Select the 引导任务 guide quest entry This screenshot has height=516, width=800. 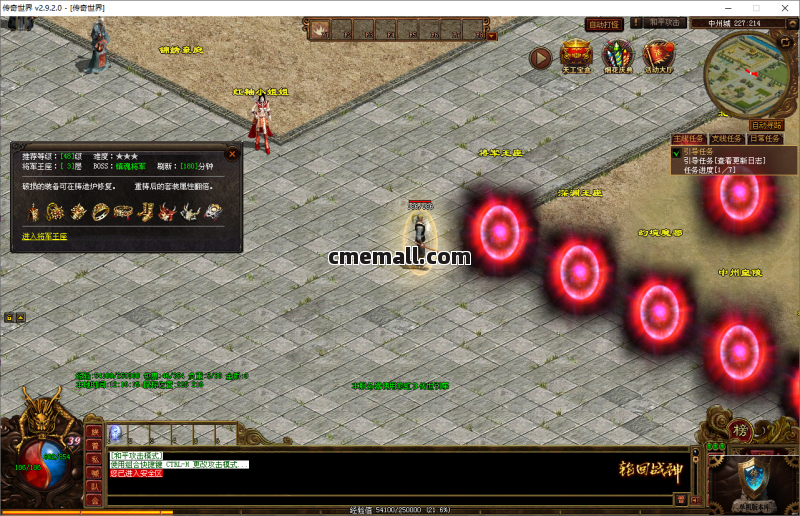[698, 153]
